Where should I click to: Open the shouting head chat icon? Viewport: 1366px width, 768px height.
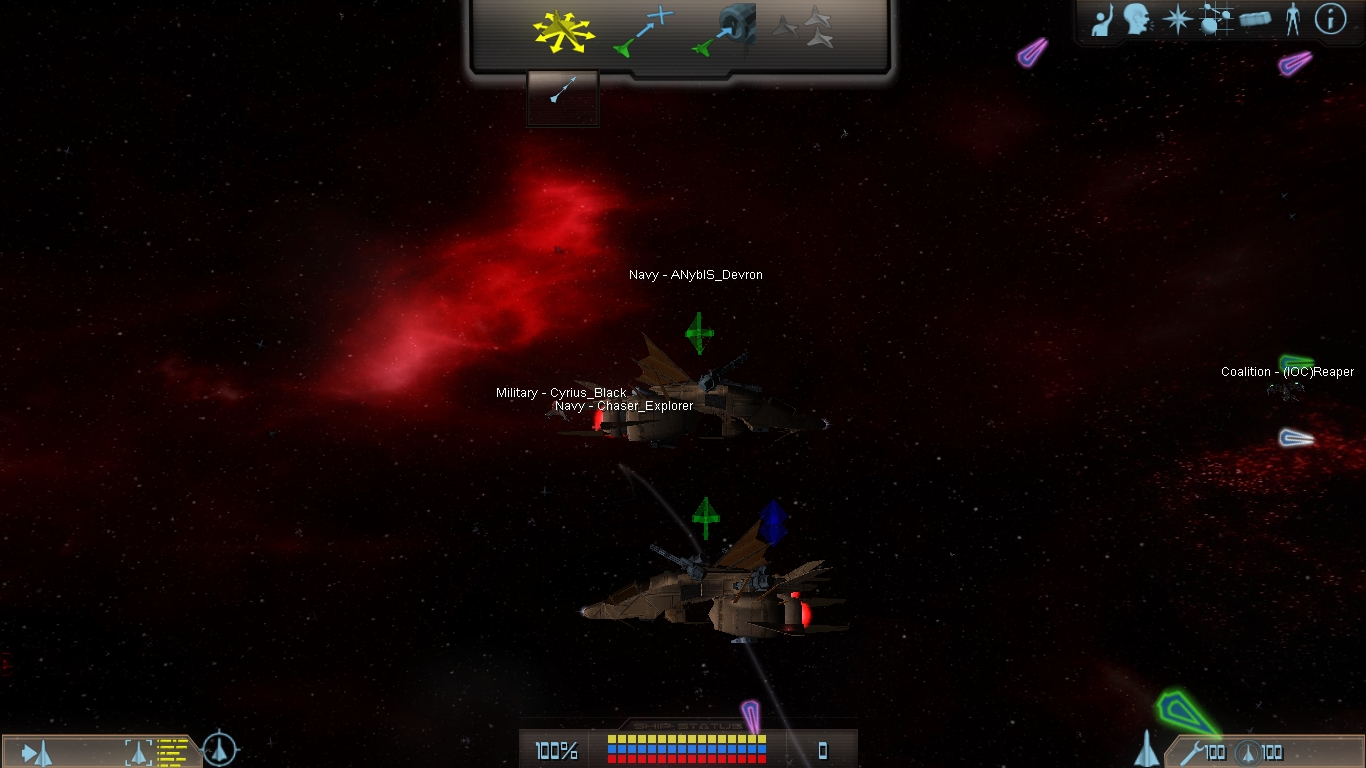coord(1137,19)
